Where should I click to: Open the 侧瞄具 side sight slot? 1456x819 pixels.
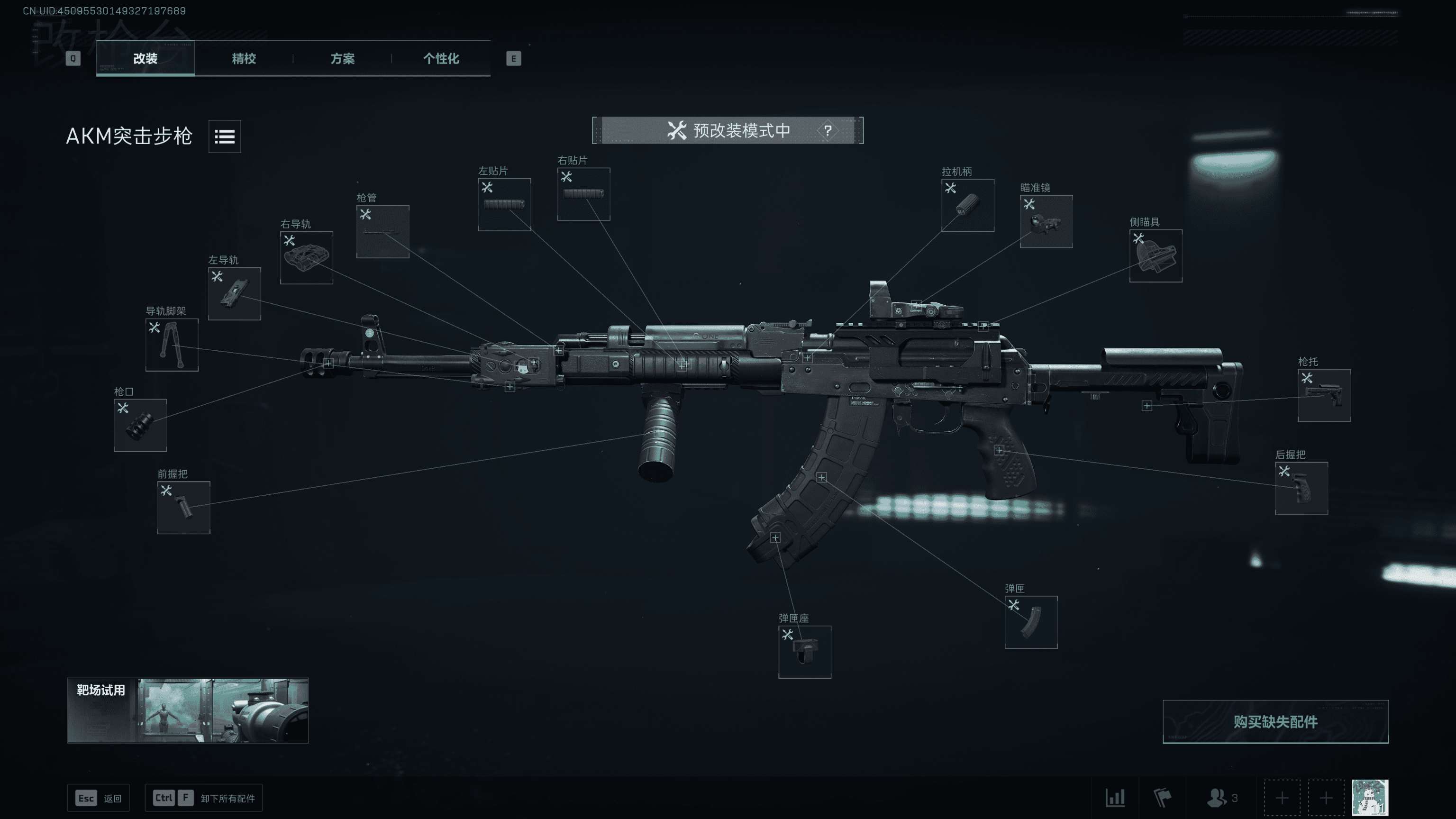point(1156,255)
